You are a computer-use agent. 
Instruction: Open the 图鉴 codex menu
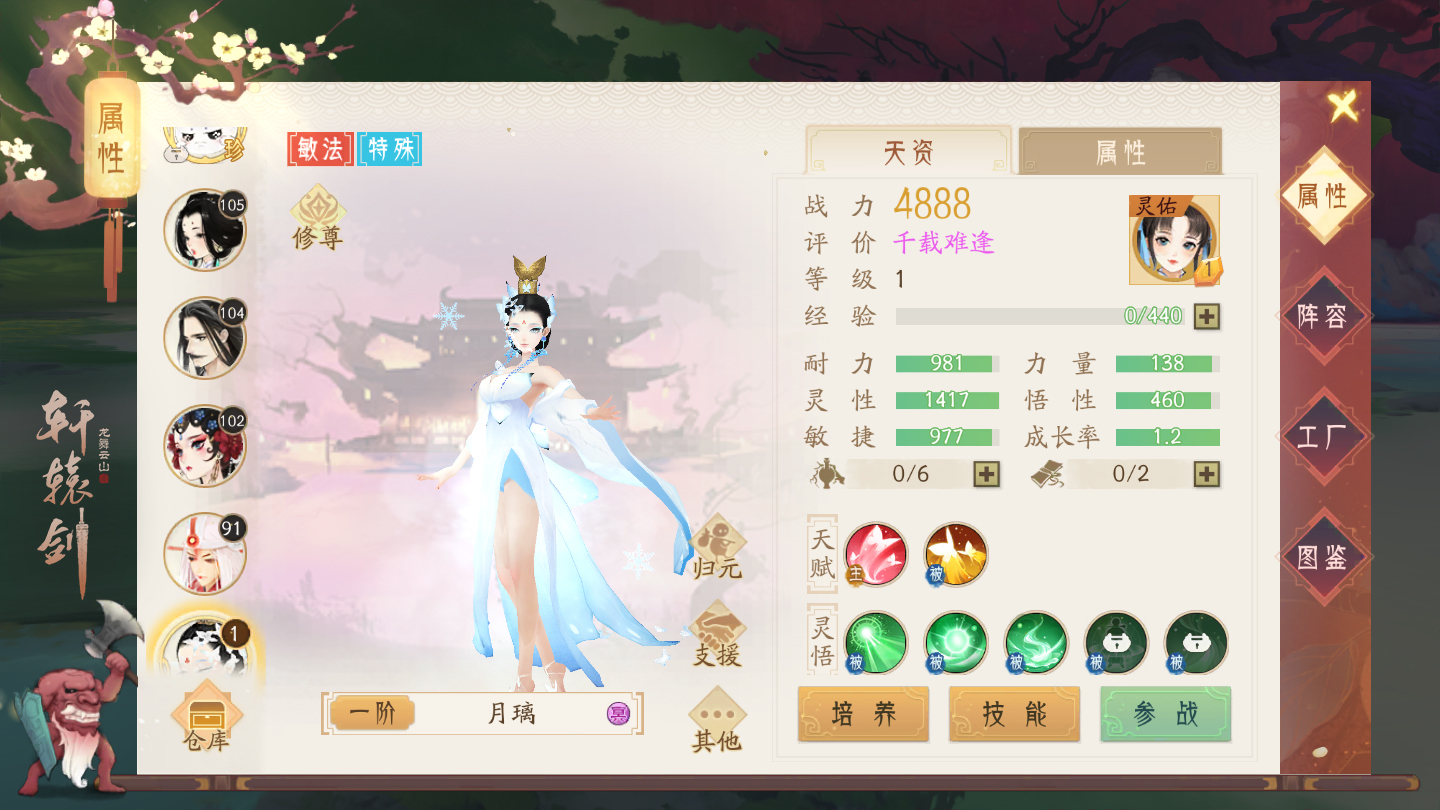click(1322, 557)
